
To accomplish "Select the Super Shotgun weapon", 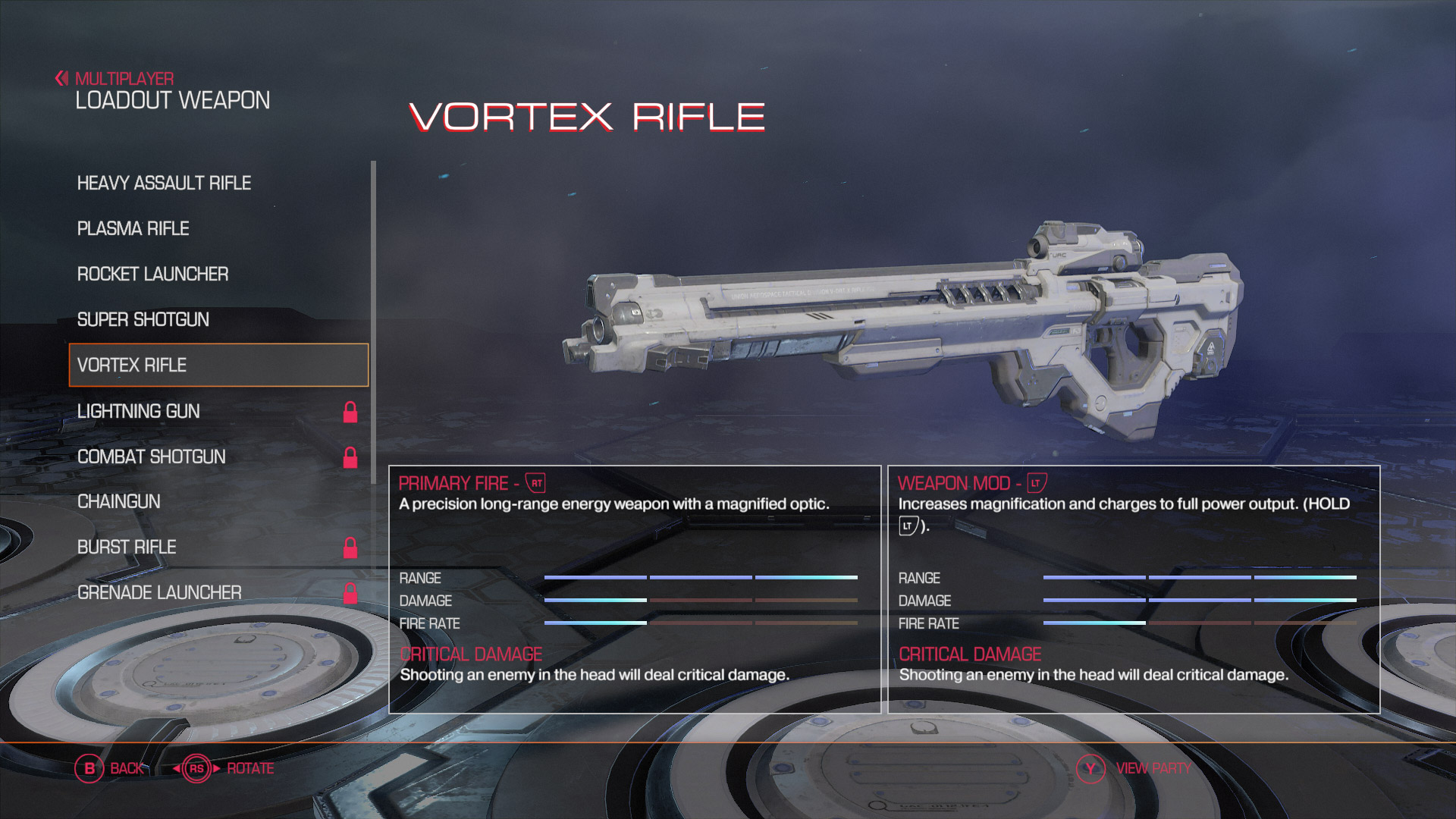I will pos(143,319).
